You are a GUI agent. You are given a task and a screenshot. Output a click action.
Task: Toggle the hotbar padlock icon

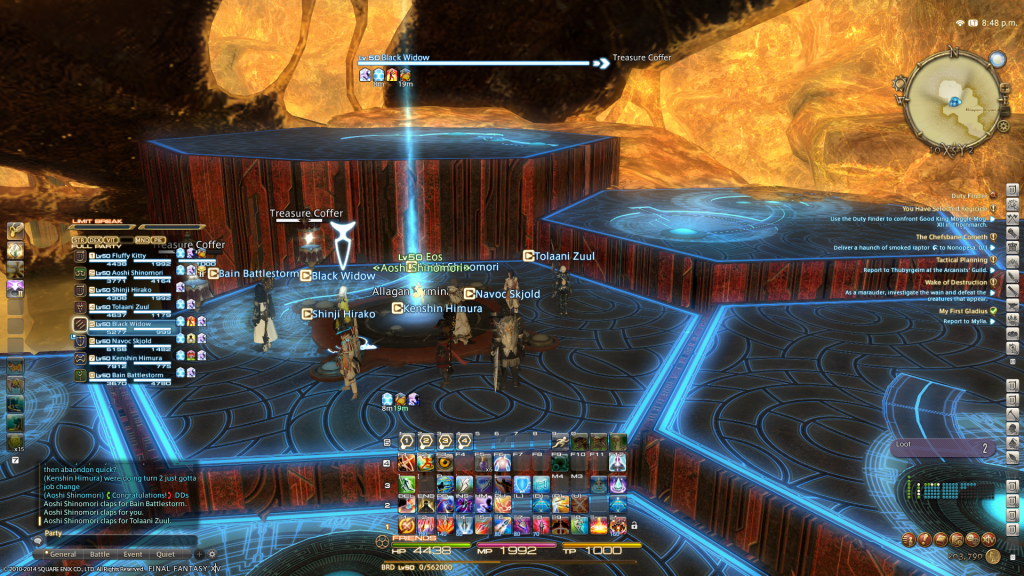click(634, 525)
